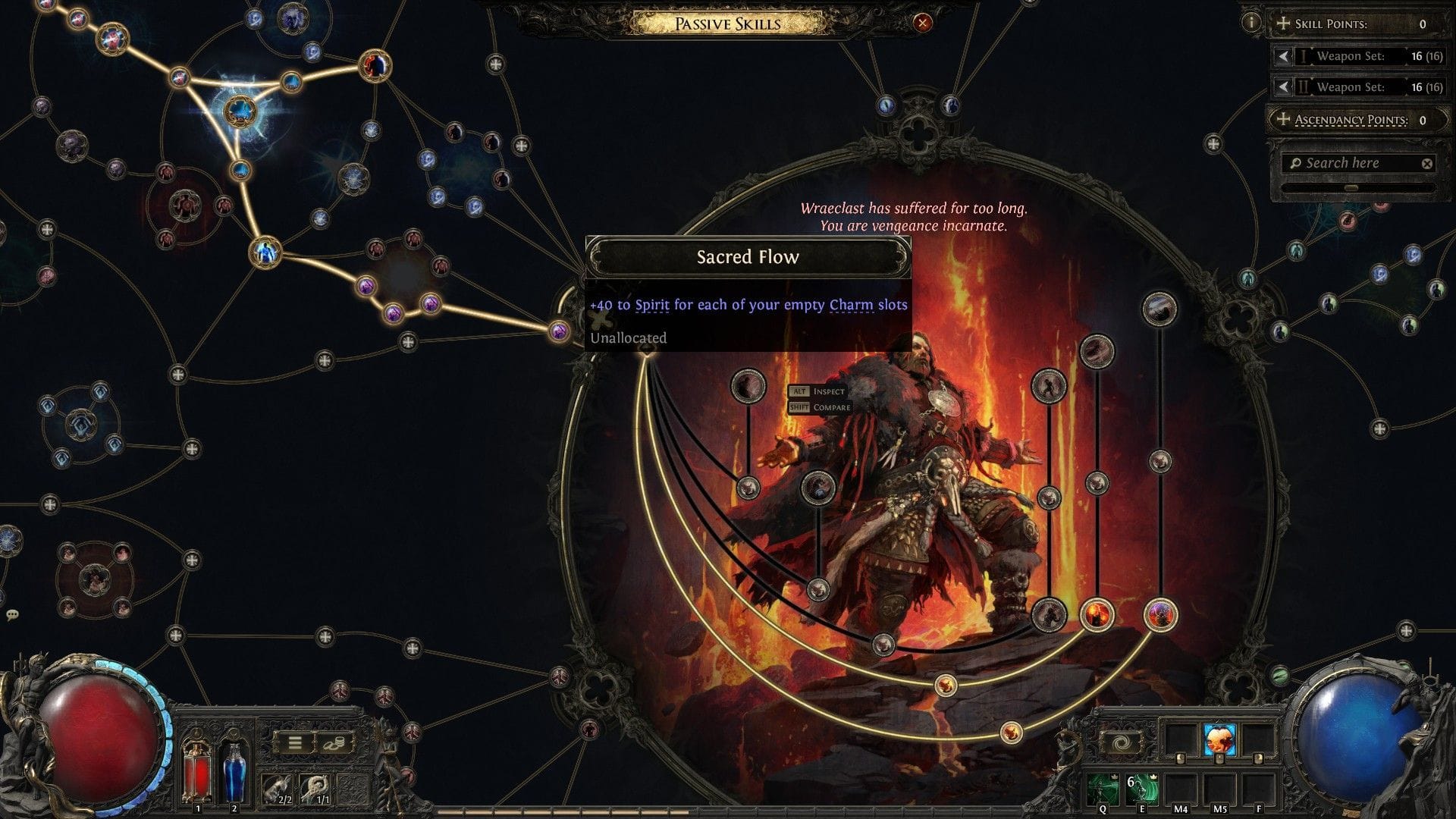This screenshot has width=1456, height=819.
Task: Close the Passive Skills panel
Action: (922, 23)
